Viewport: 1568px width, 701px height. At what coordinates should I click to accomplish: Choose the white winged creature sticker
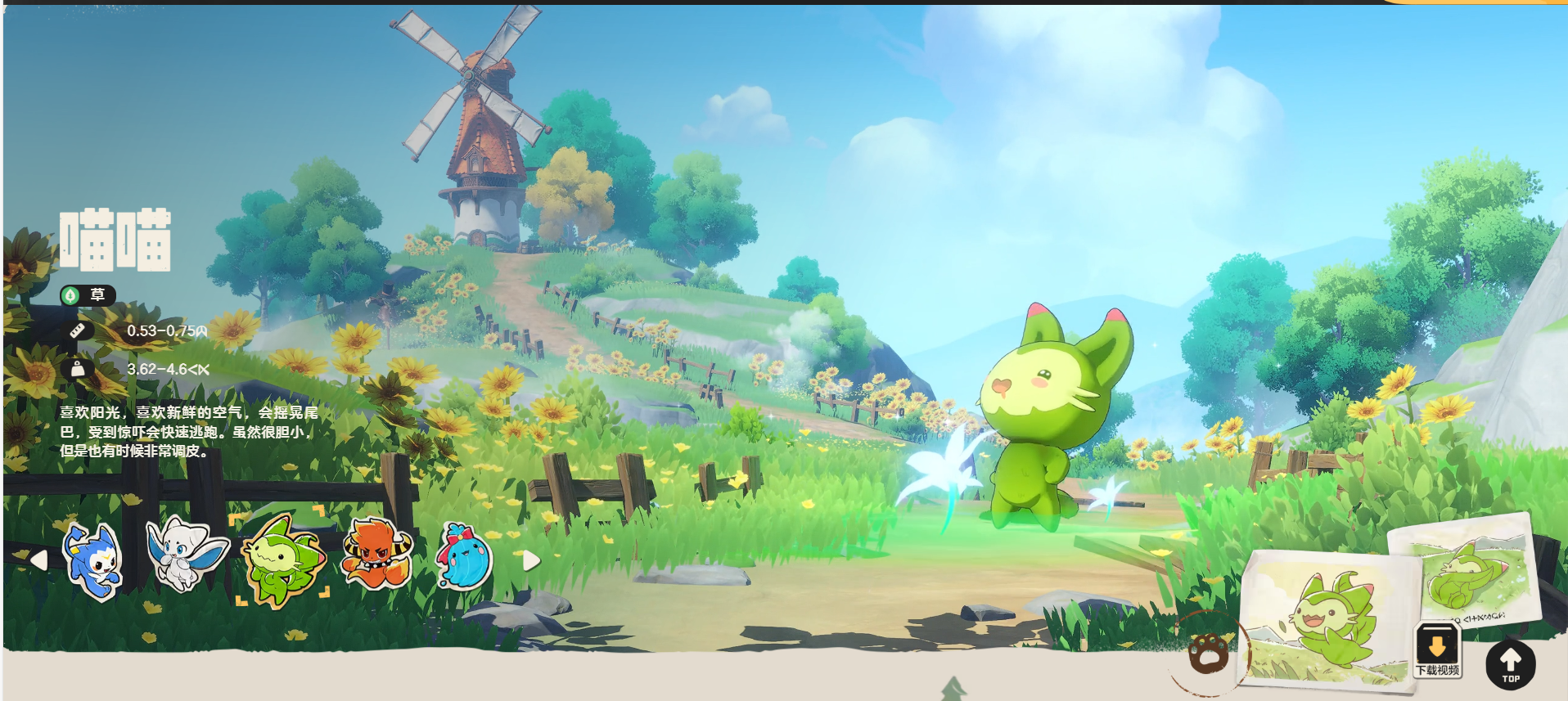187,554
